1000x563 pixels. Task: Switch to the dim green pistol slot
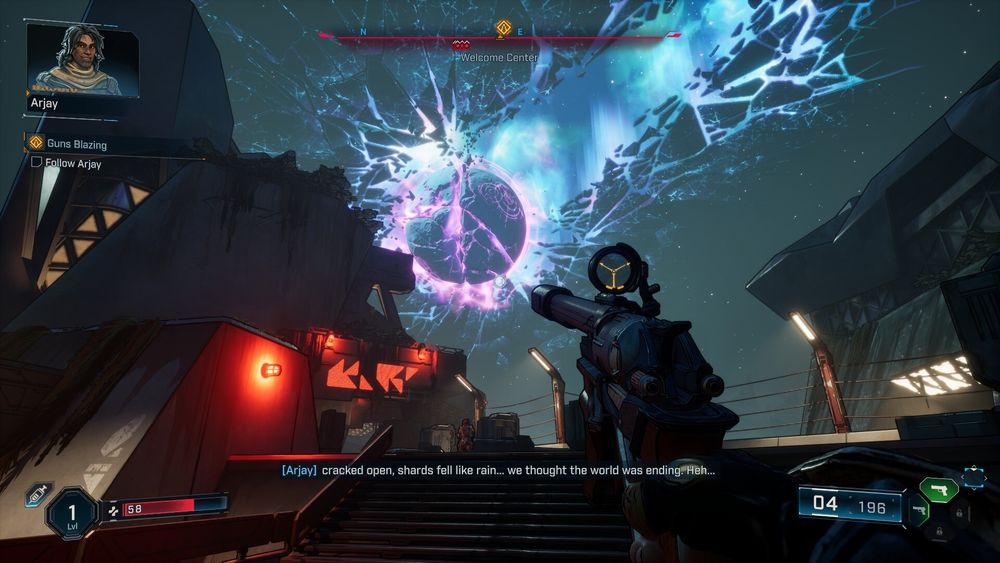[916, 510]
